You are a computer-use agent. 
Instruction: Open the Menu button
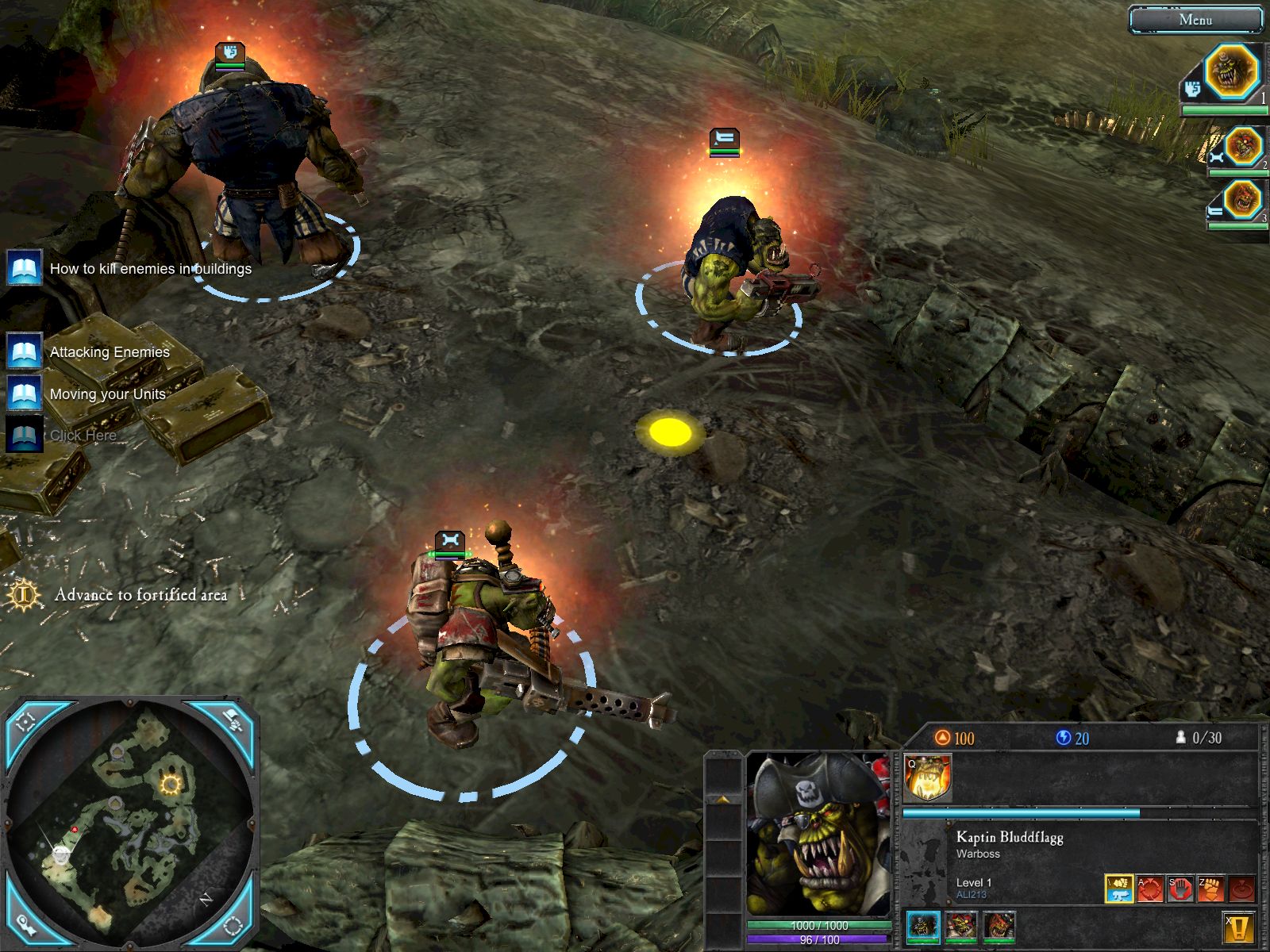click(1195, 20)
